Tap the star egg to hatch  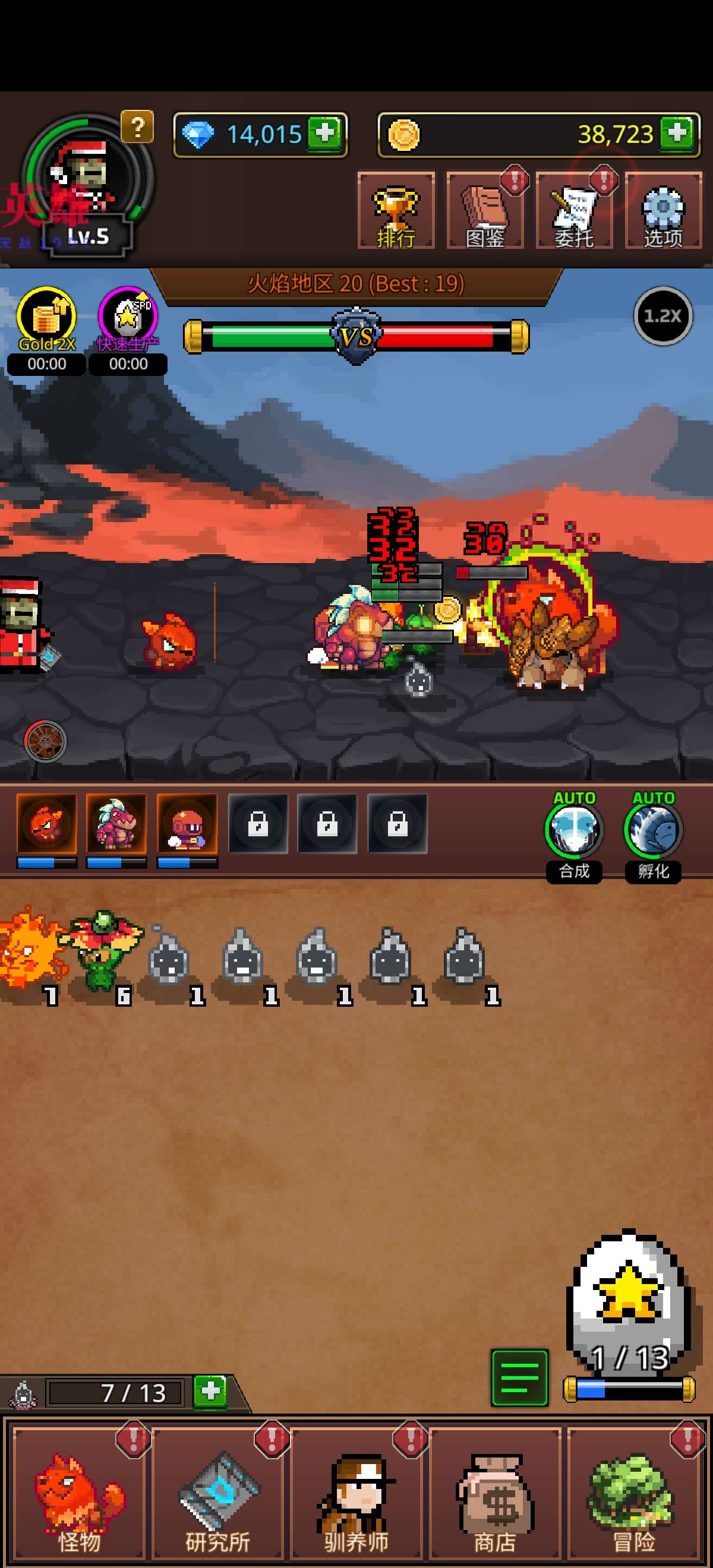(x=629, y=1295)
